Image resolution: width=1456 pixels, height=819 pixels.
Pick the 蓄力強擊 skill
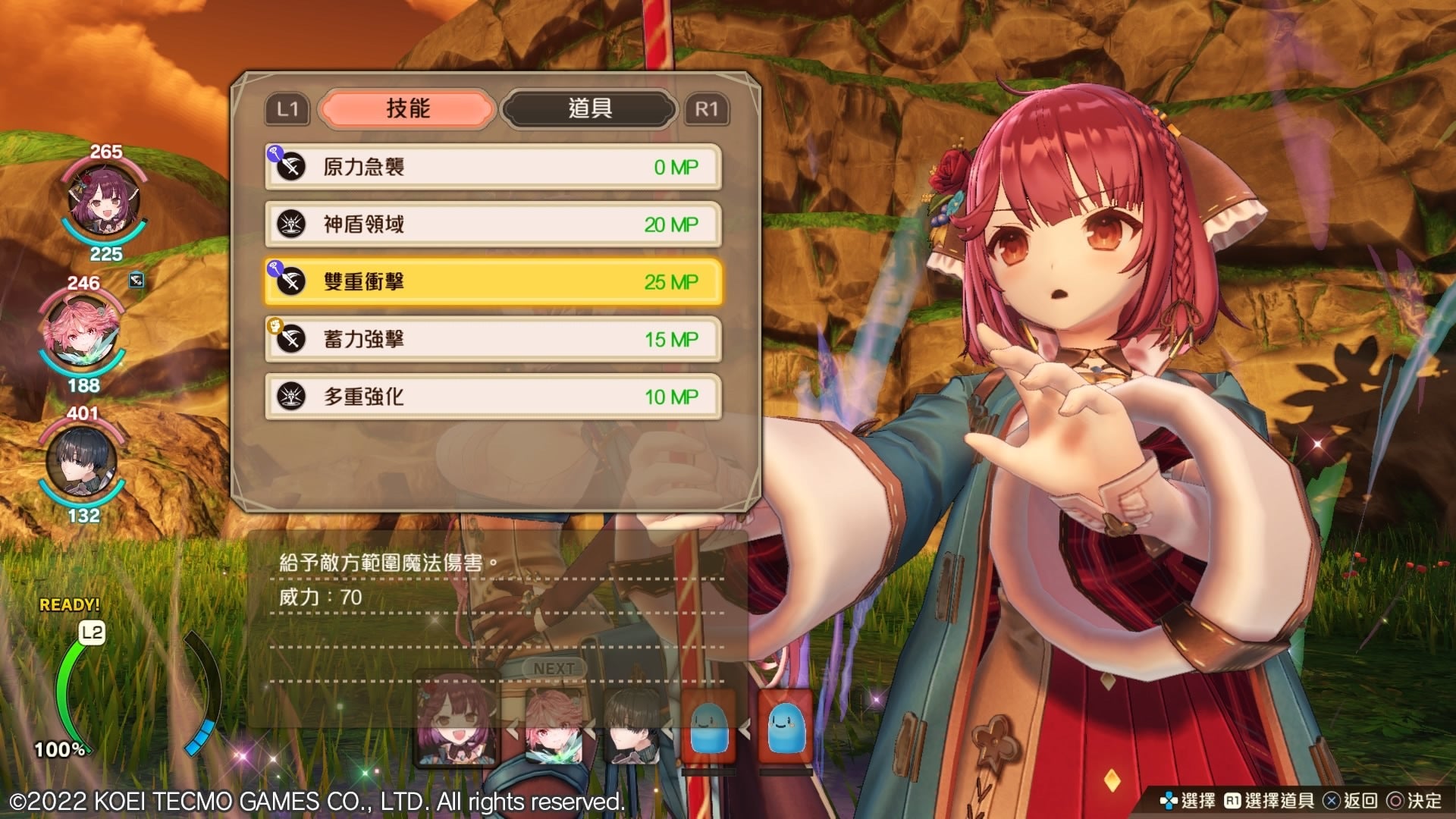click(x=493, y=339)
